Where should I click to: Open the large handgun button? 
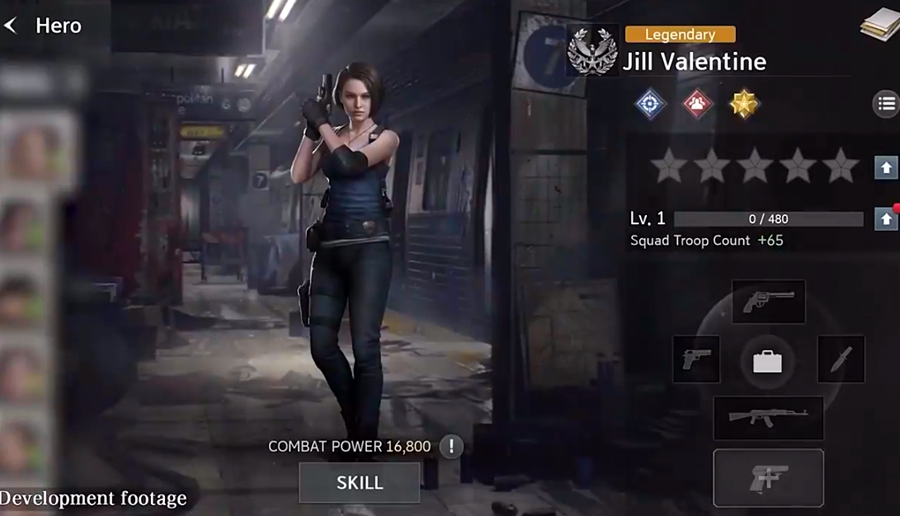[768, 478]
